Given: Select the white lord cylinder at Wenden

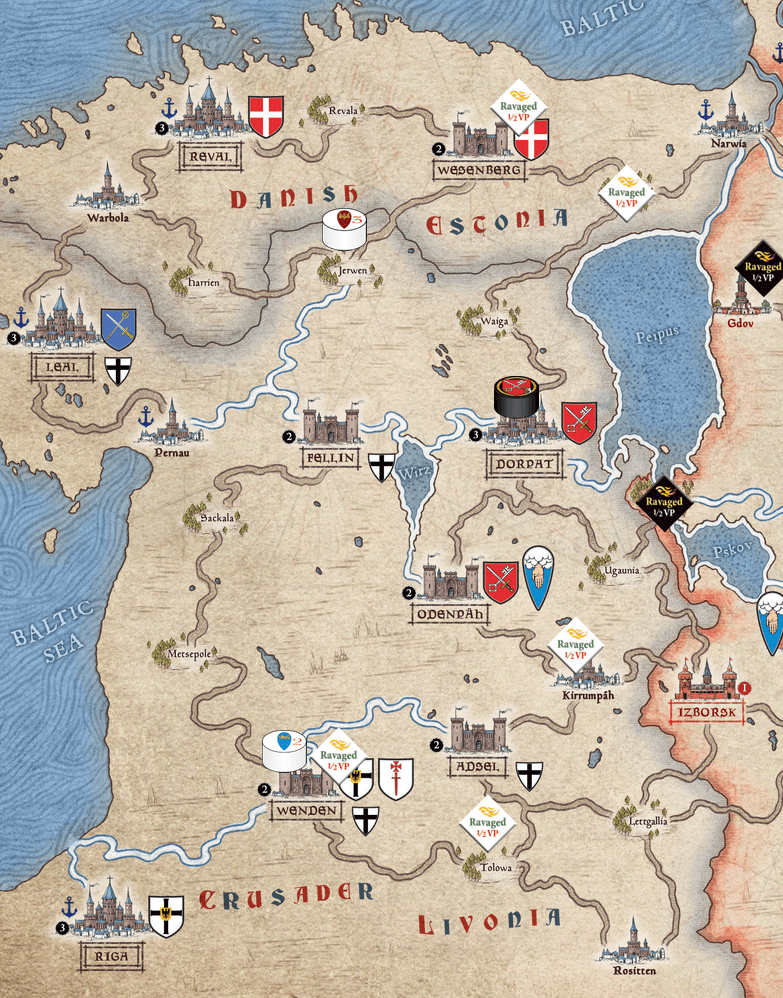Looking at the screenshot, I should pos(283,750).
